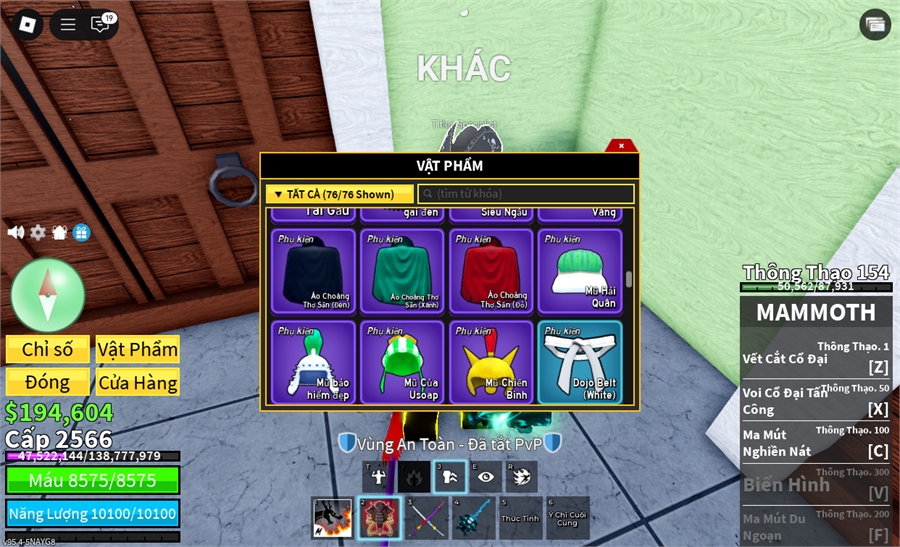Open the blue gift box icon

[x=82, y=232]
